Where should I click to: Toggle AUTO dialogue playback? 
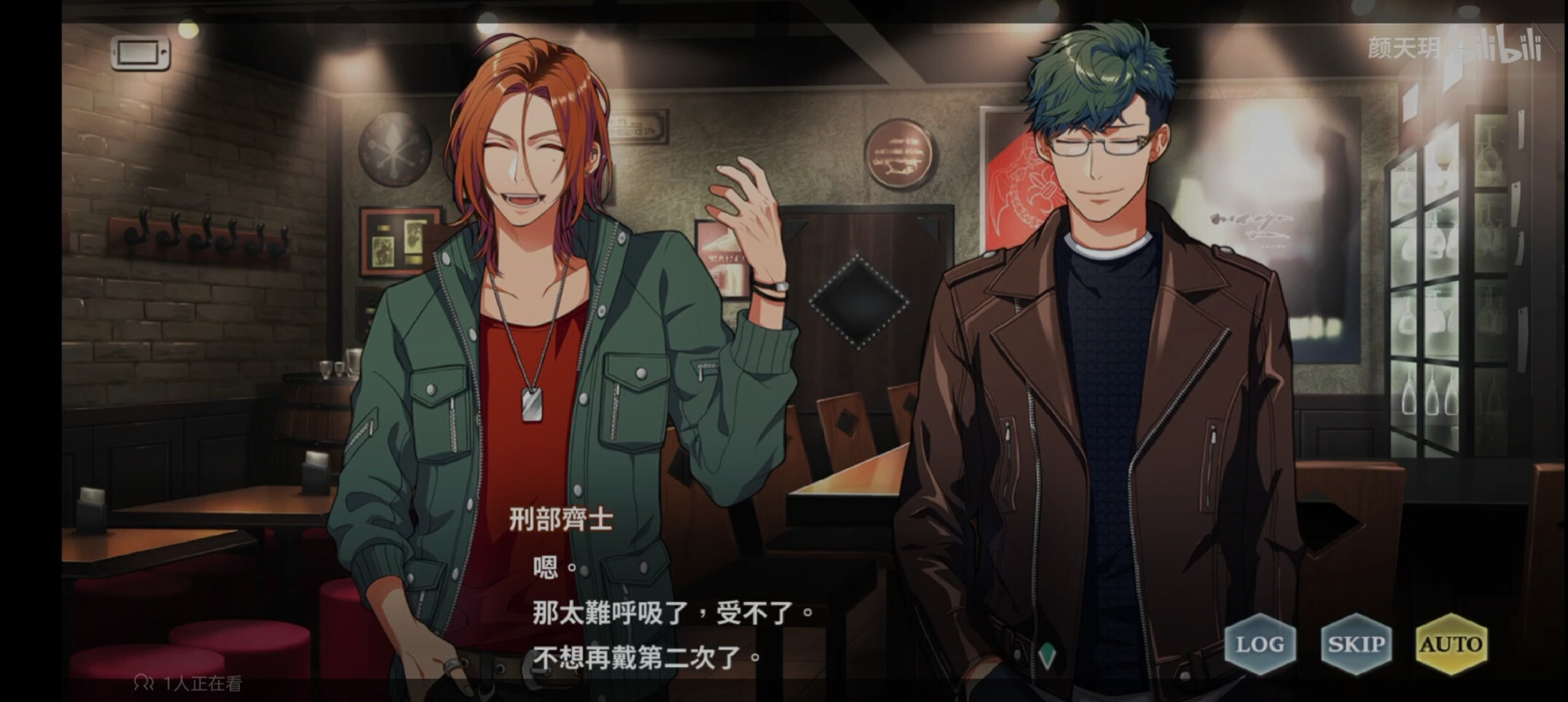pos(1451,644)
